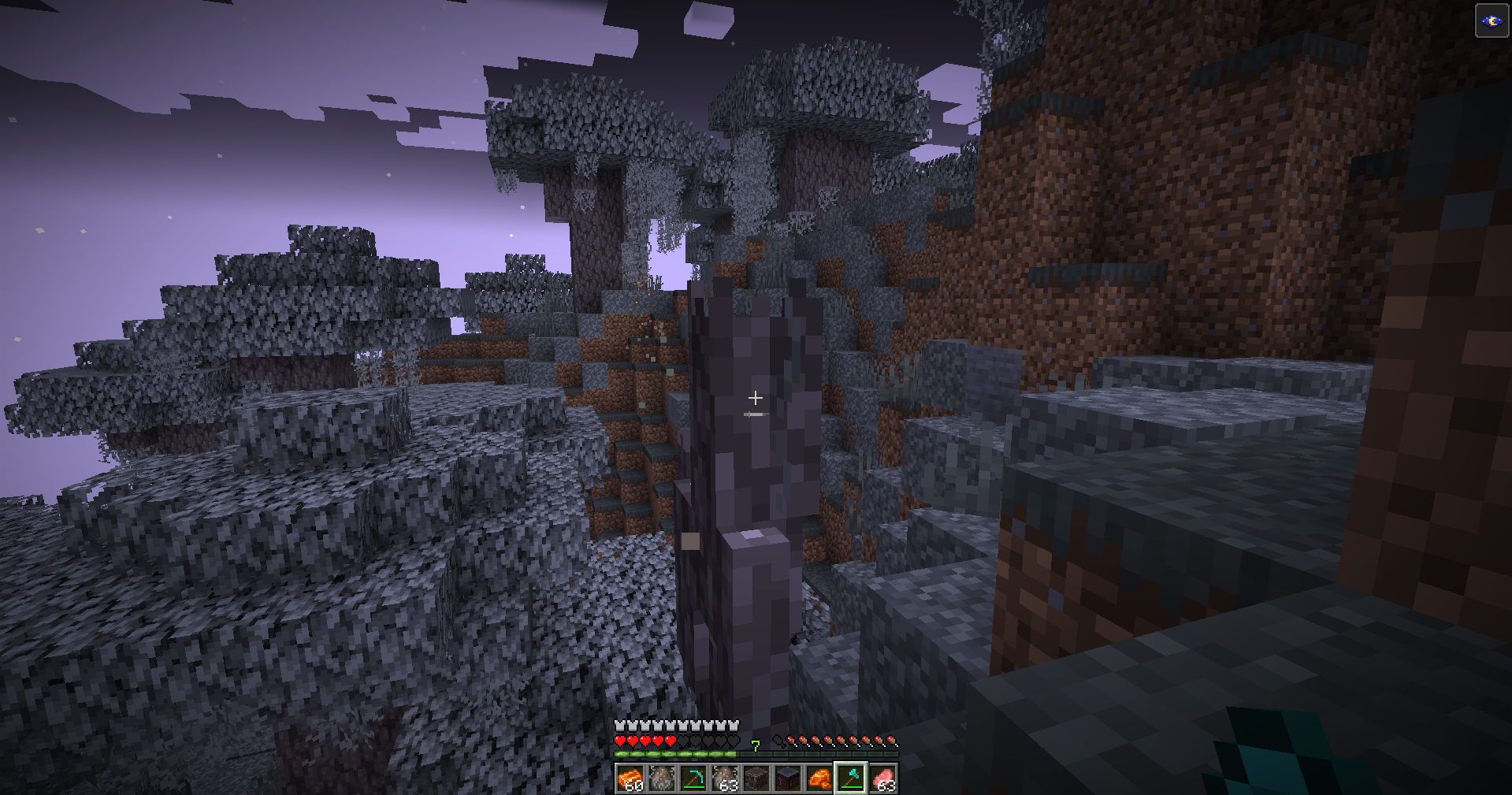1512x795 pixels.
Task: Click the orange item stack of 60 in the first hotbar slot
Action: point(631,778)
